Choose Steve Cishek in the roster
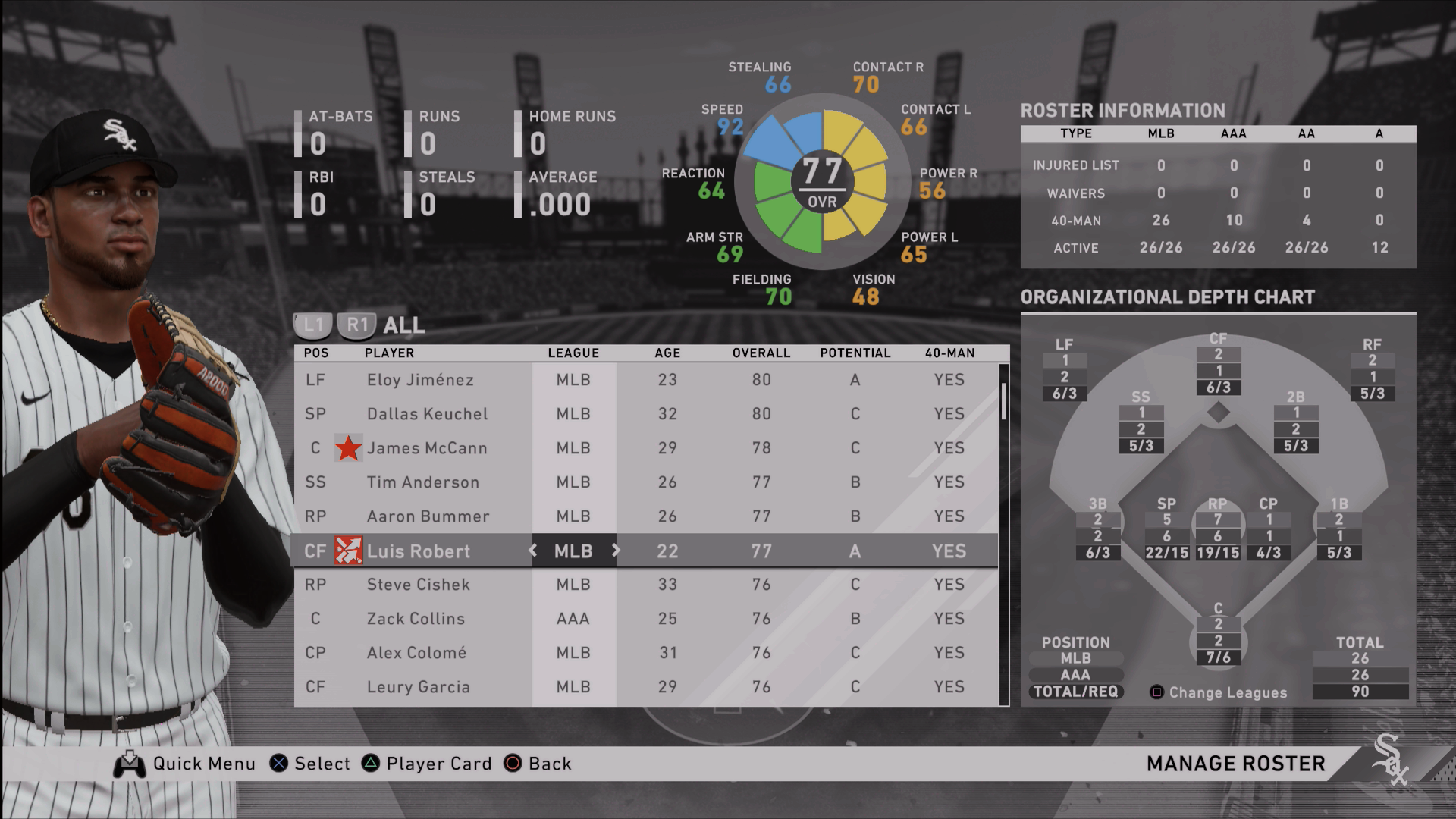The image size is (1456, 819). pyautogui.click(x=418, y=585)
